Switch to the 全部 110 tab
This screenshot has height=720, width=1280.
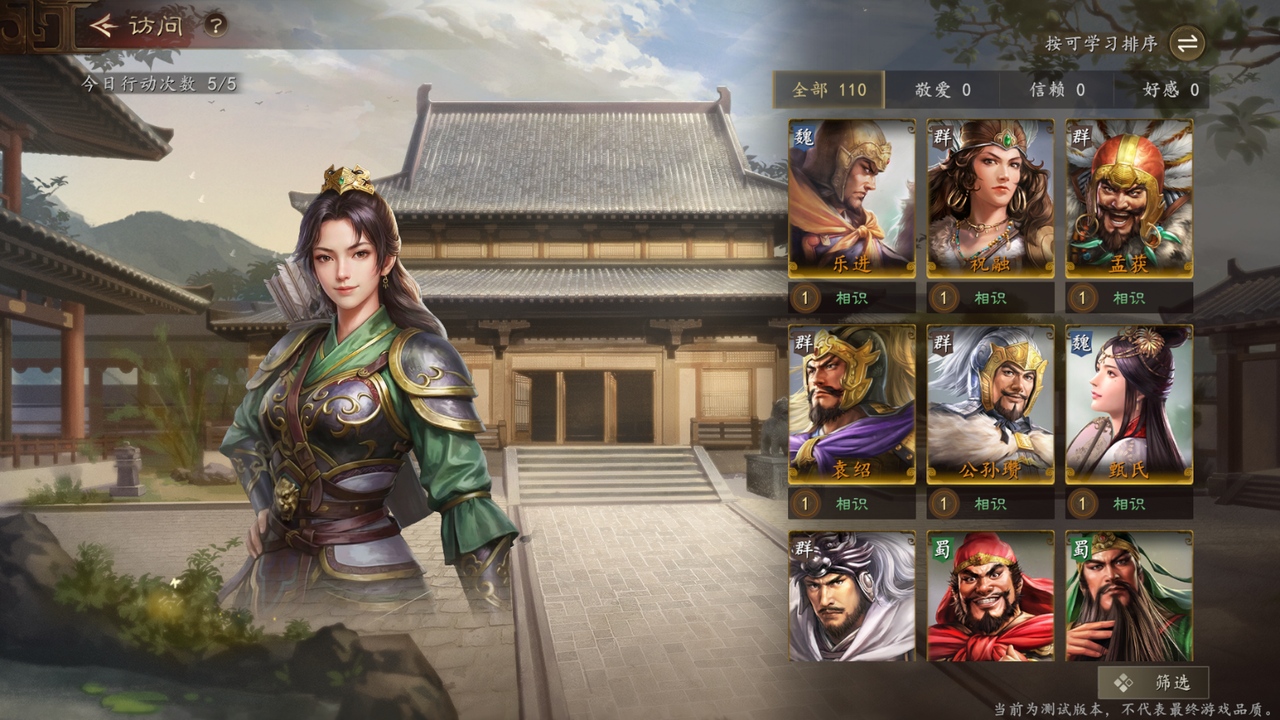click(x=829, y=90)
